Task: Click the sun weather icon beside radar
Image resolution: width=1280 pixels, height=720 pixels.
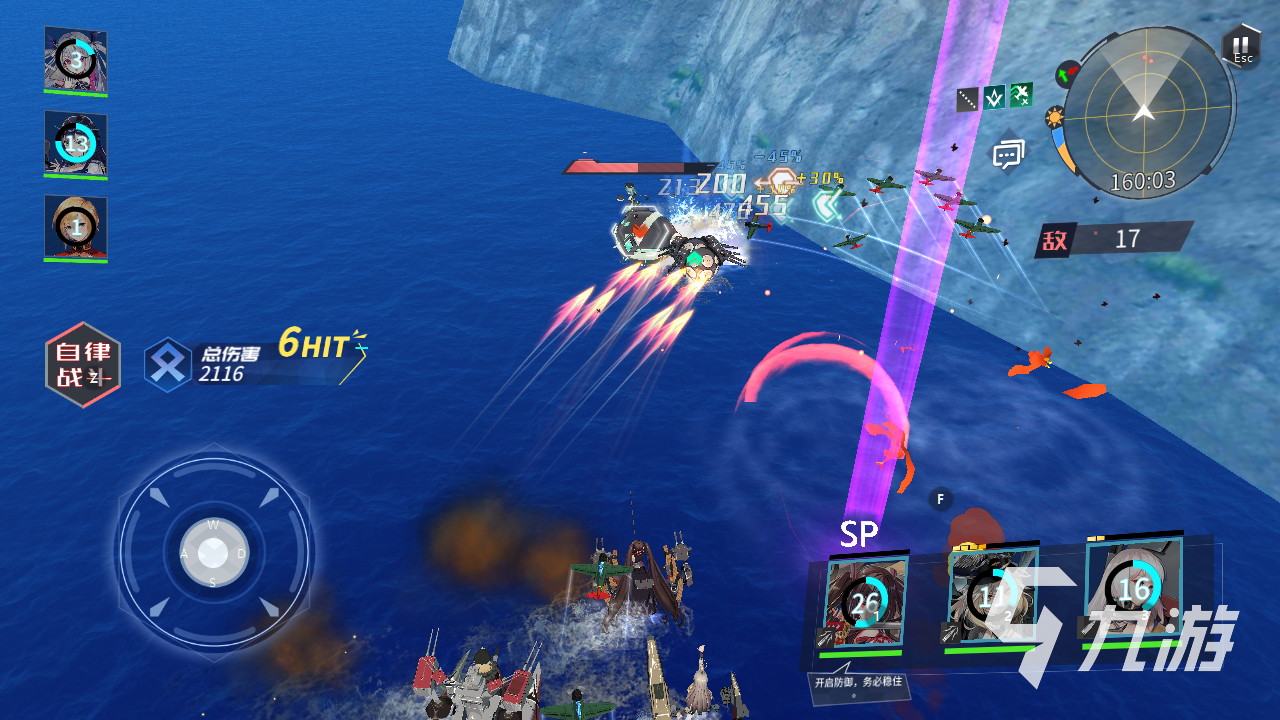Action: [1054, 119]
